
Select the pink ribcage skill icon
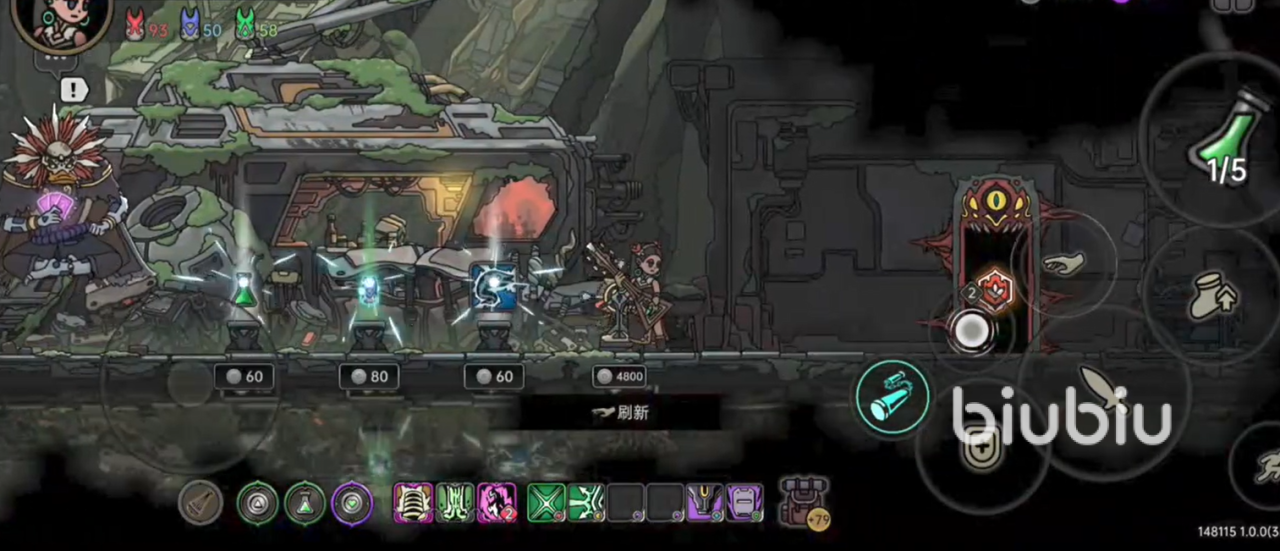[412, 502]
